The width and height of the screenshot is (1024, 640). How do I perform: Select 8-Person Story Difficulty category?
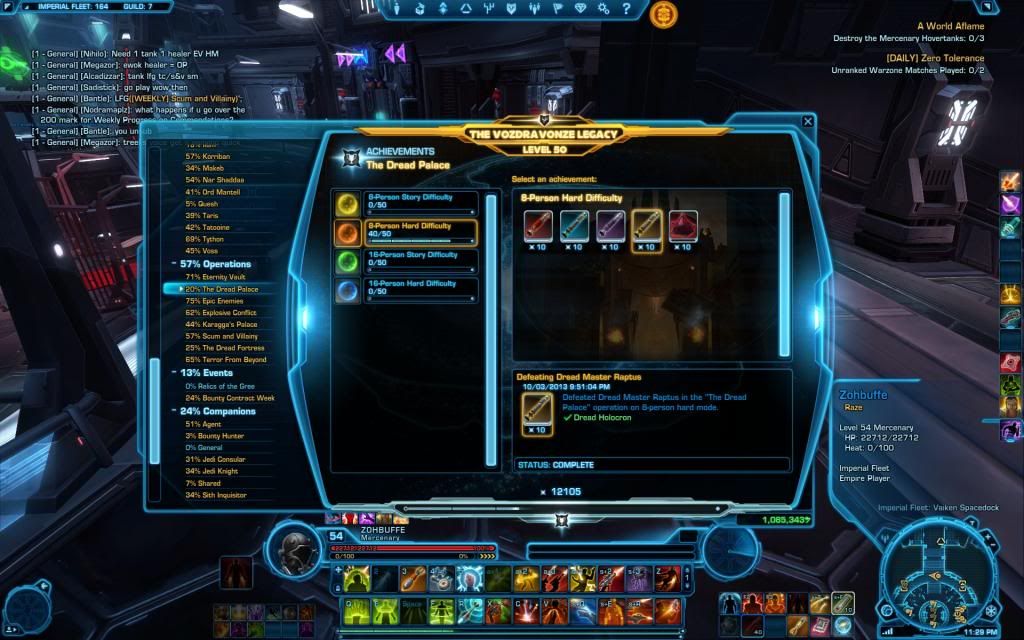(410, 202)
